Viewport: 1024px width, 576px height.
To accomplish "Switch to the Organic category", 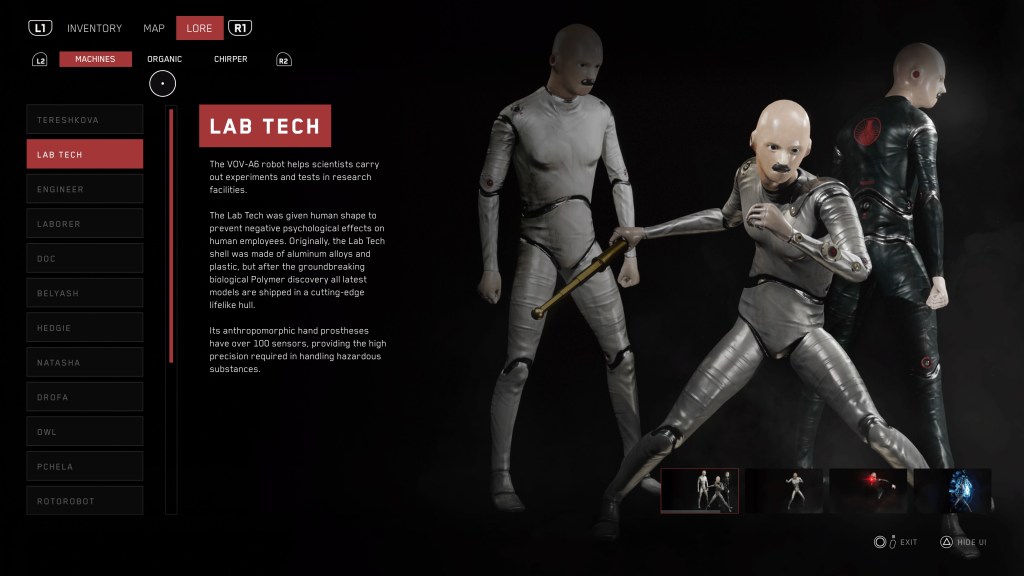I will pyautogui.click(x=165, y=59).
